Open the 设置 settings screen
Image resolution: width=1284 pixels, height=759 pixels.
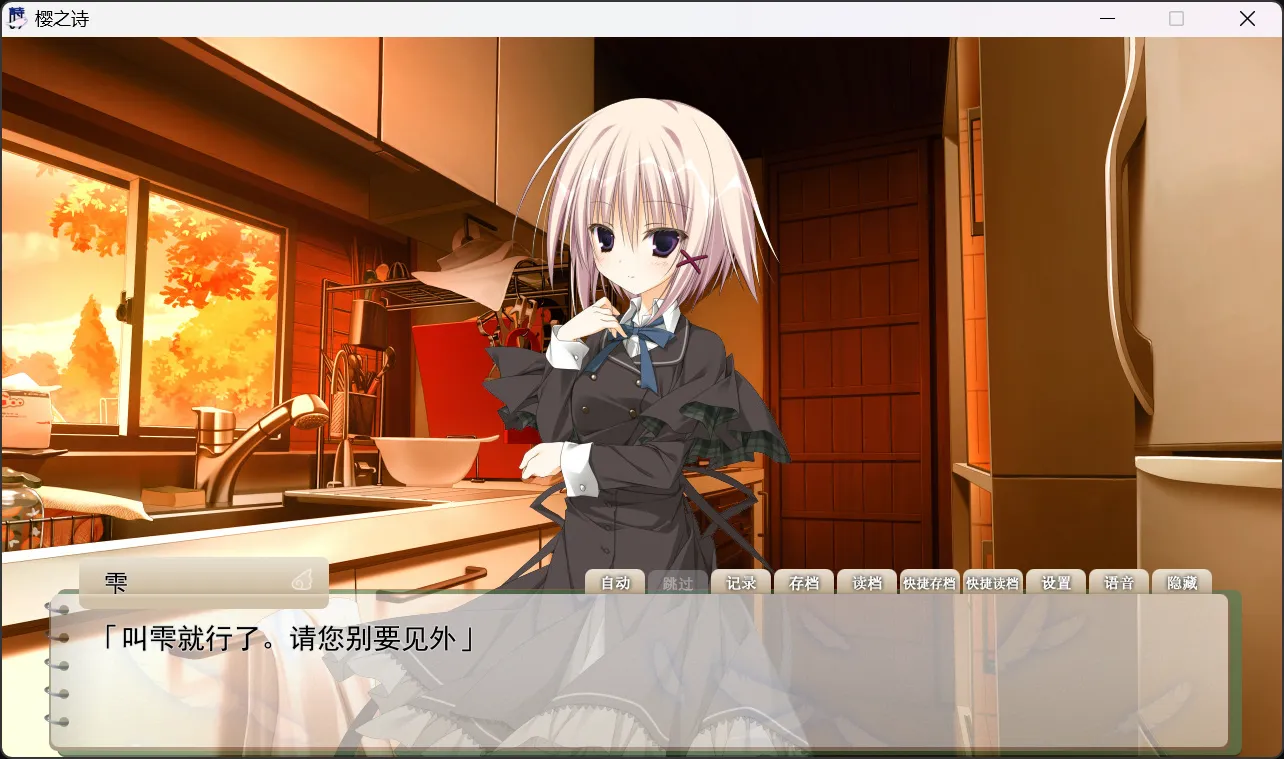(1056, 583)
